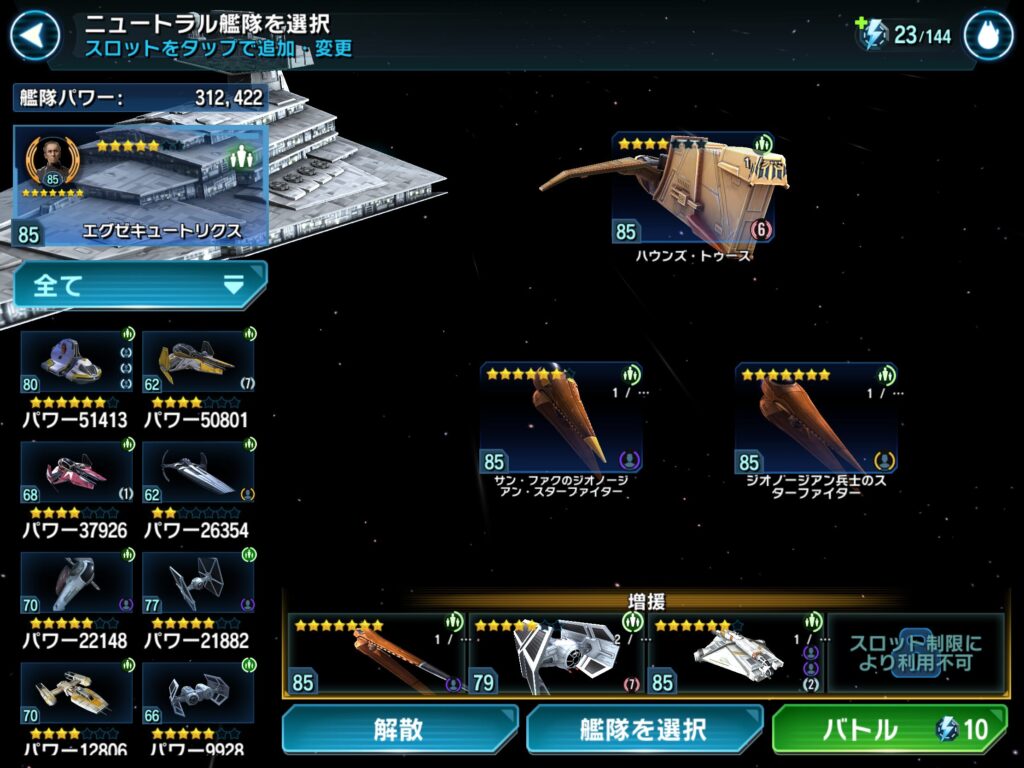Open 艦隊を選択 fleet selection

pyautogui.click(x=644, y=729)
